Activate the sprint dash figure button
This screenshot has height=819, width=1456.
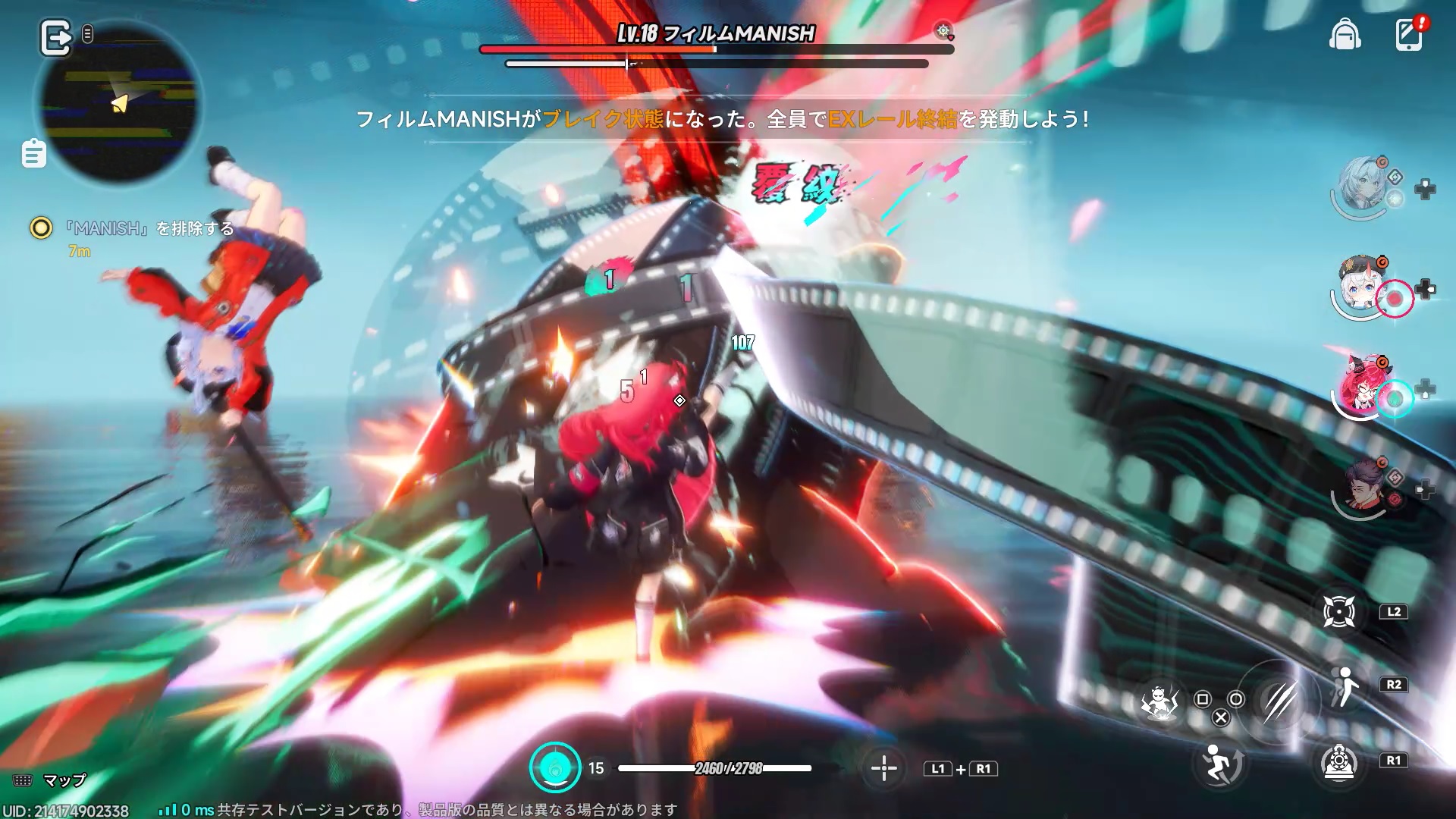pyautogui.click(x=1343, y=686)
